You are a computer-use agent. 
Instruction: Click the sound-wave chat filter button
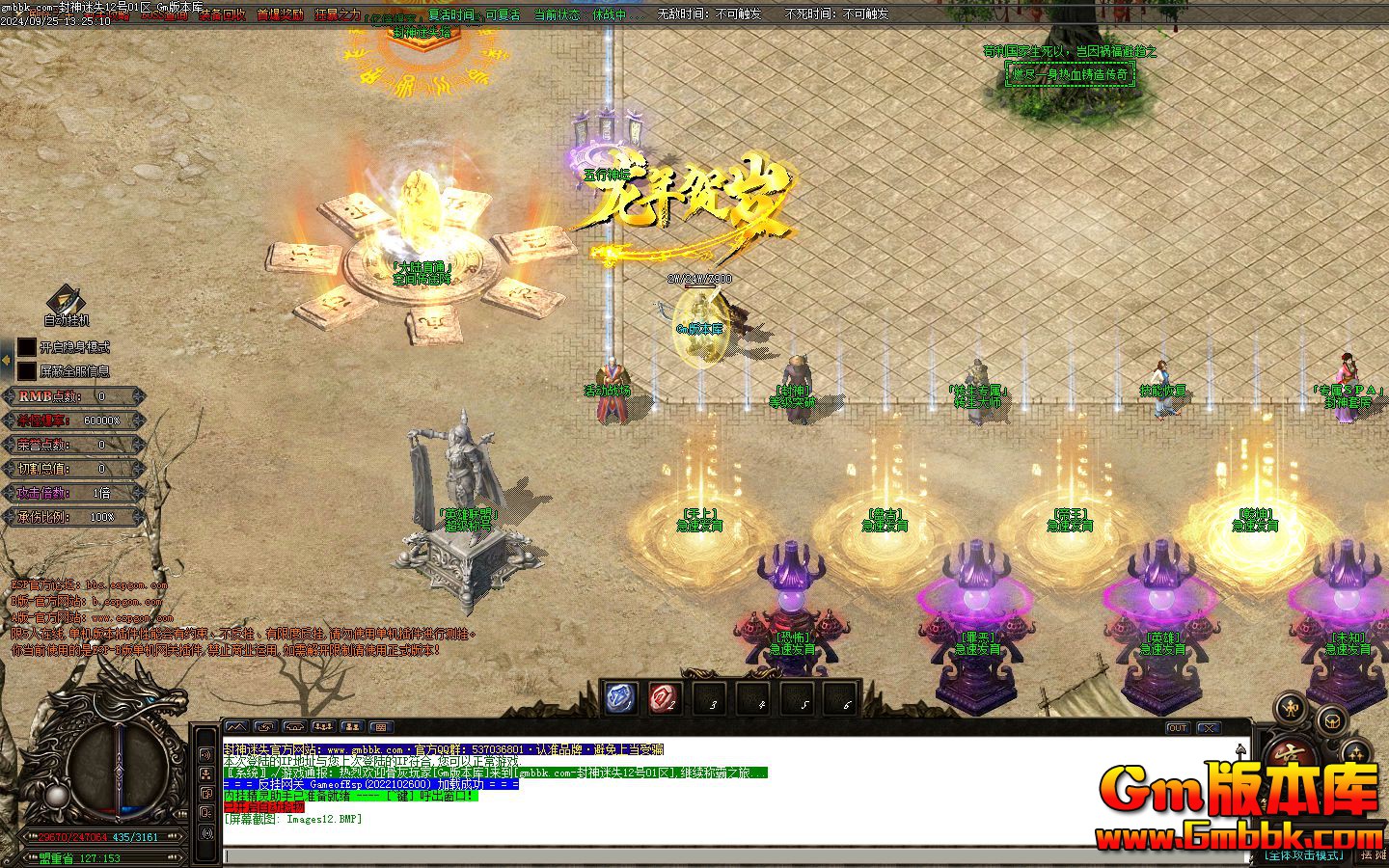[x=205, y=754]
